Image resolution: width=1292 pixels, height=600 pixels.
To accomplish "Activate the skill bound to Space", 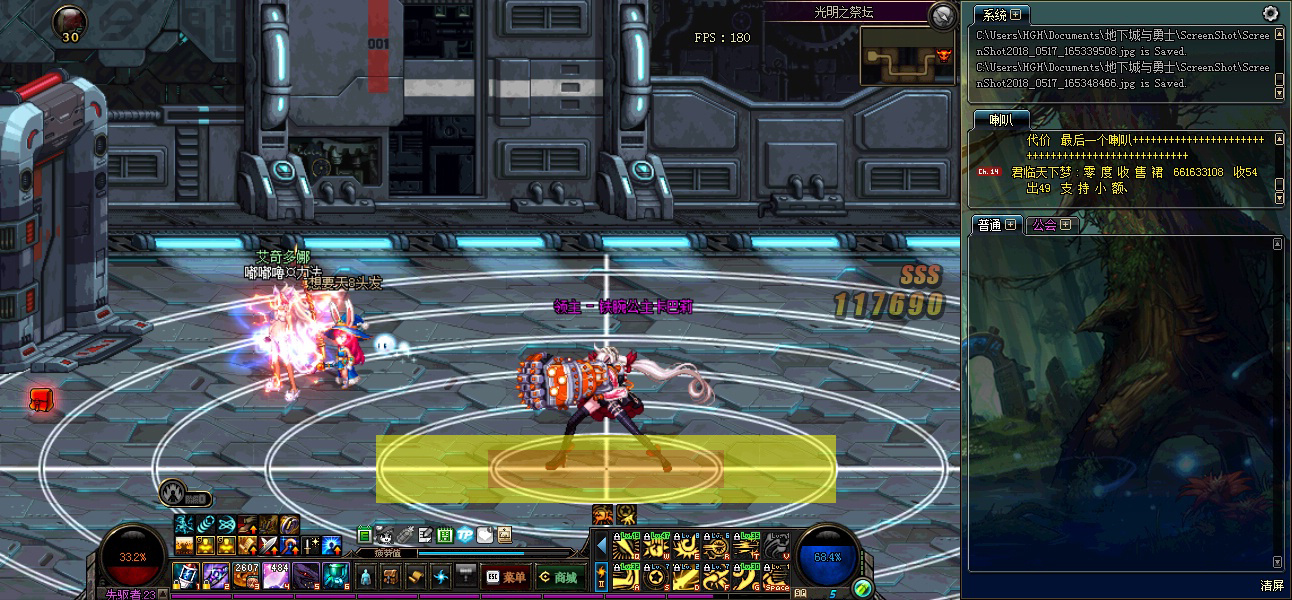I will [776, 576].
